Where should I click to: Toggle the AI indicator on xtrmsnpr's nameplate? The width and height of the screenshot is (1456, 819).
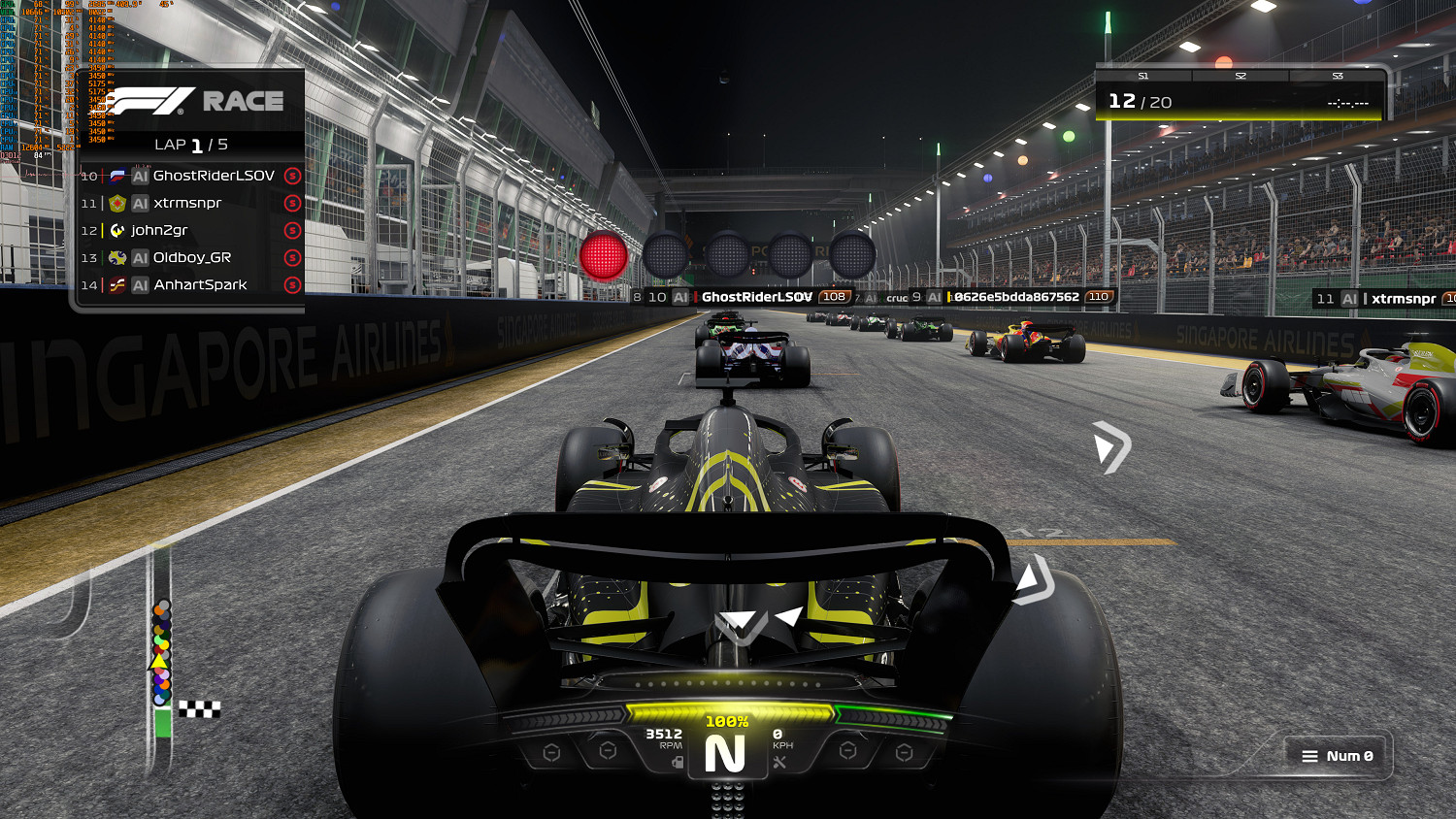pos(1351,298)
